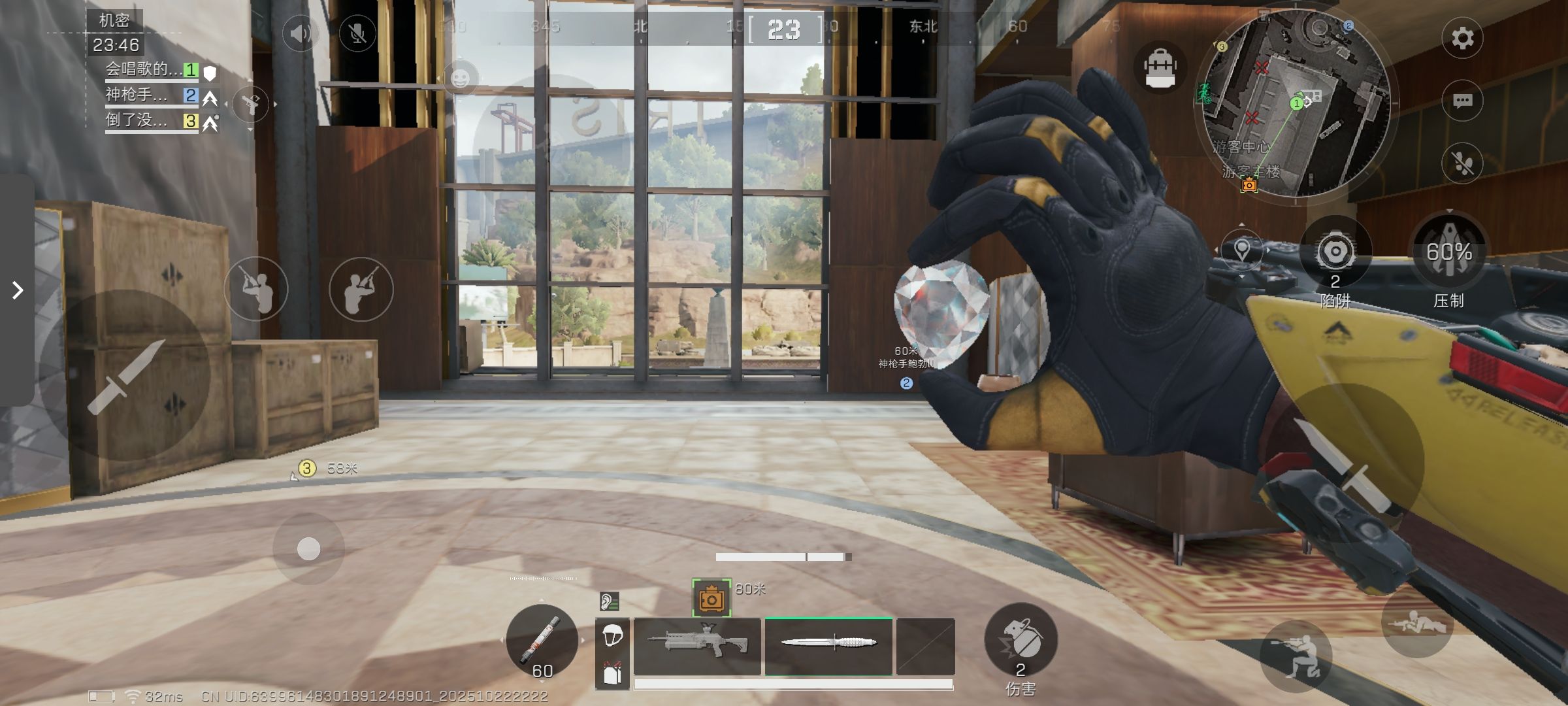Lean left with the peek button
The image size is (1568, 706).
[256, 289]
